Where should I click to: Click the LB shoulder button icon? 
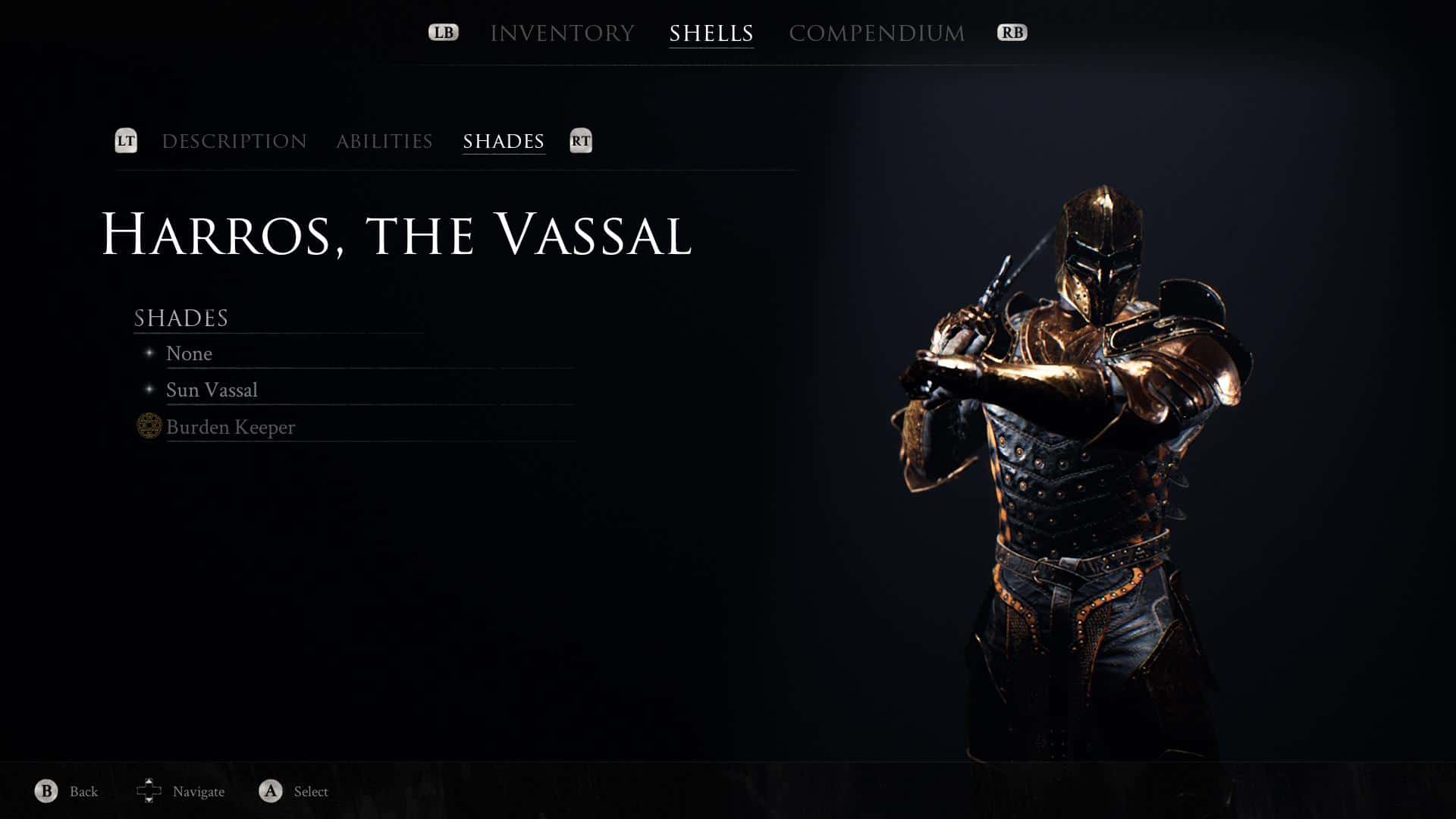point(444,32)
